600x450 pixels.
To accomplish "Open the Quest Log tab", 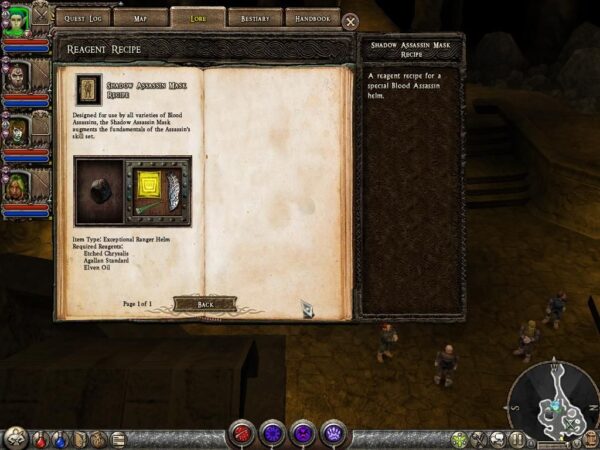I will pos(82,17).
